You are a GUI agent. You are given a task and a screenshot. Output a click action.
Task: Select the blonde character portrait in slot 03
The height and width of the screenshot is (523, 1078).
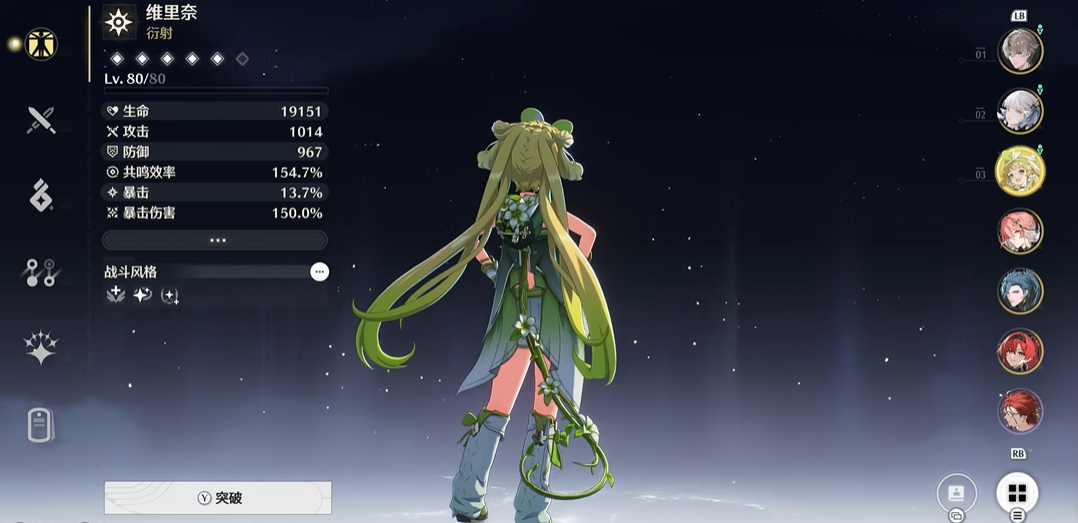pyautogui.click(x=1020, y=171)
